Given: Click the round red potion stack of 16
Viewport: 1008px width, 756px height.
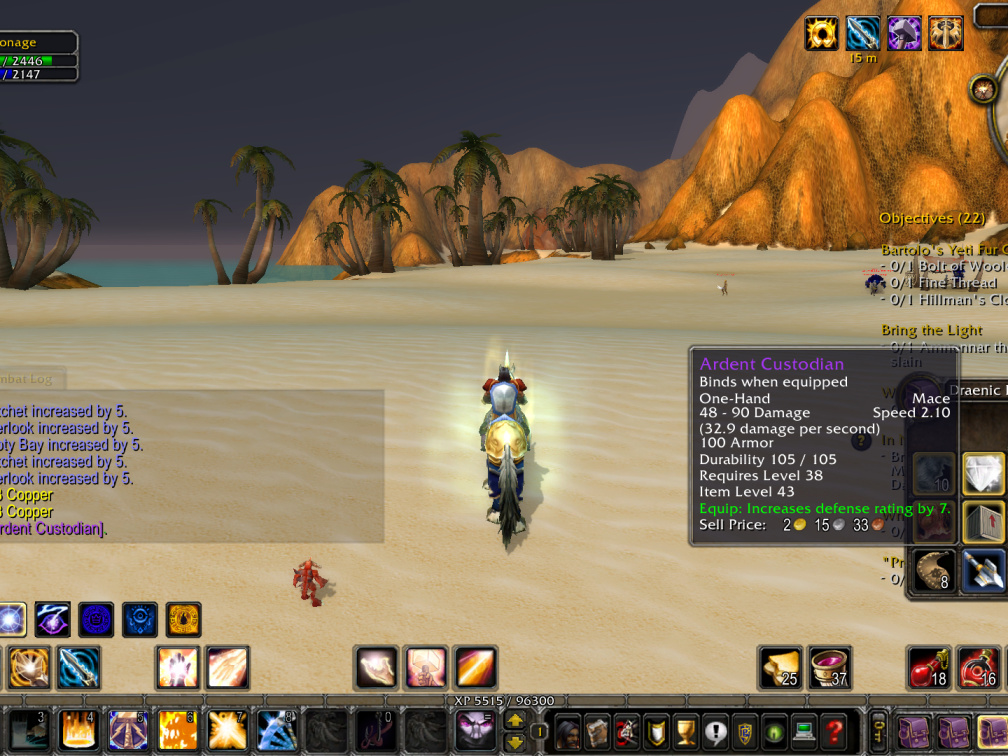Looking at the screenshot, I should [x=979, y=668].
